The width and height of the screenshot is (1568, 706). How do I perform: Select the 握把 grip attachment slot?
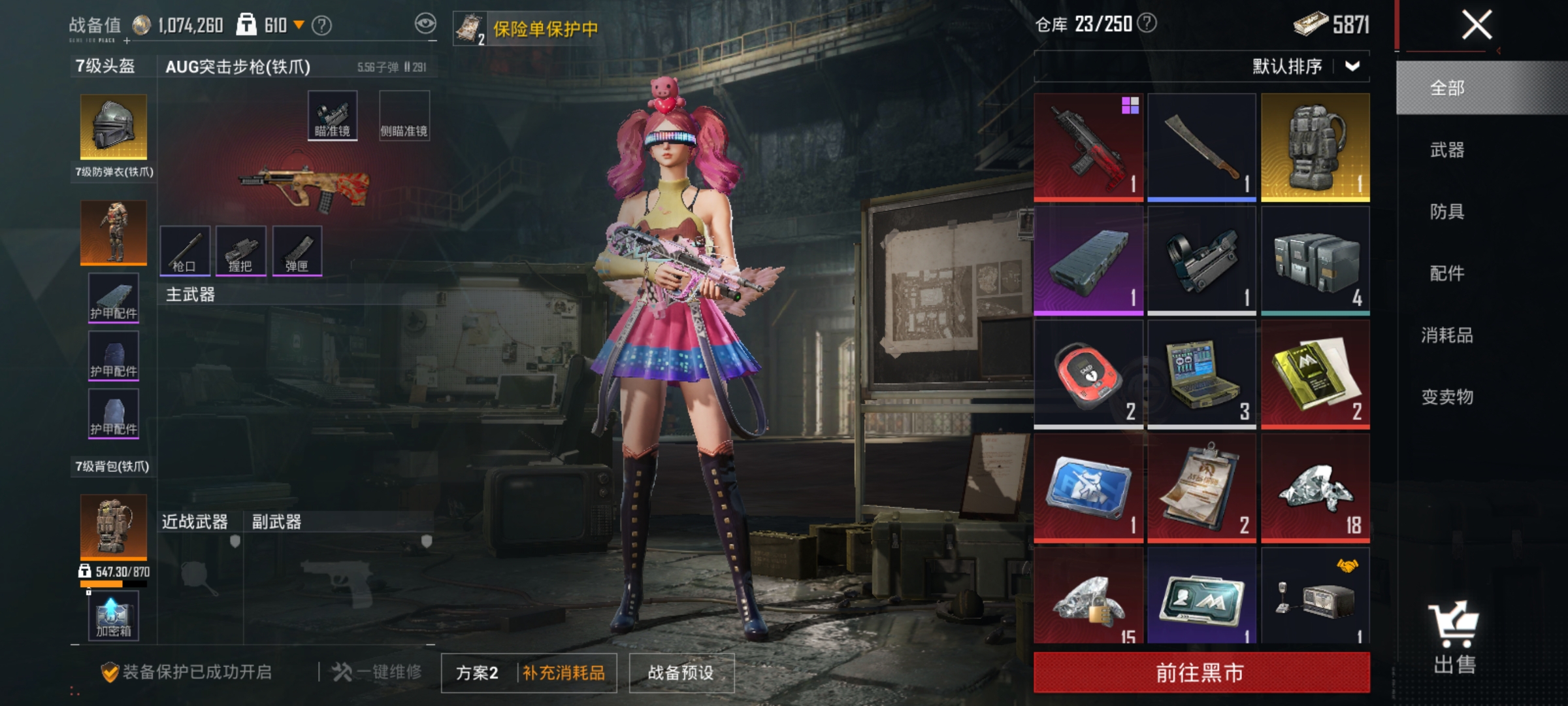[x=242, y=252]
